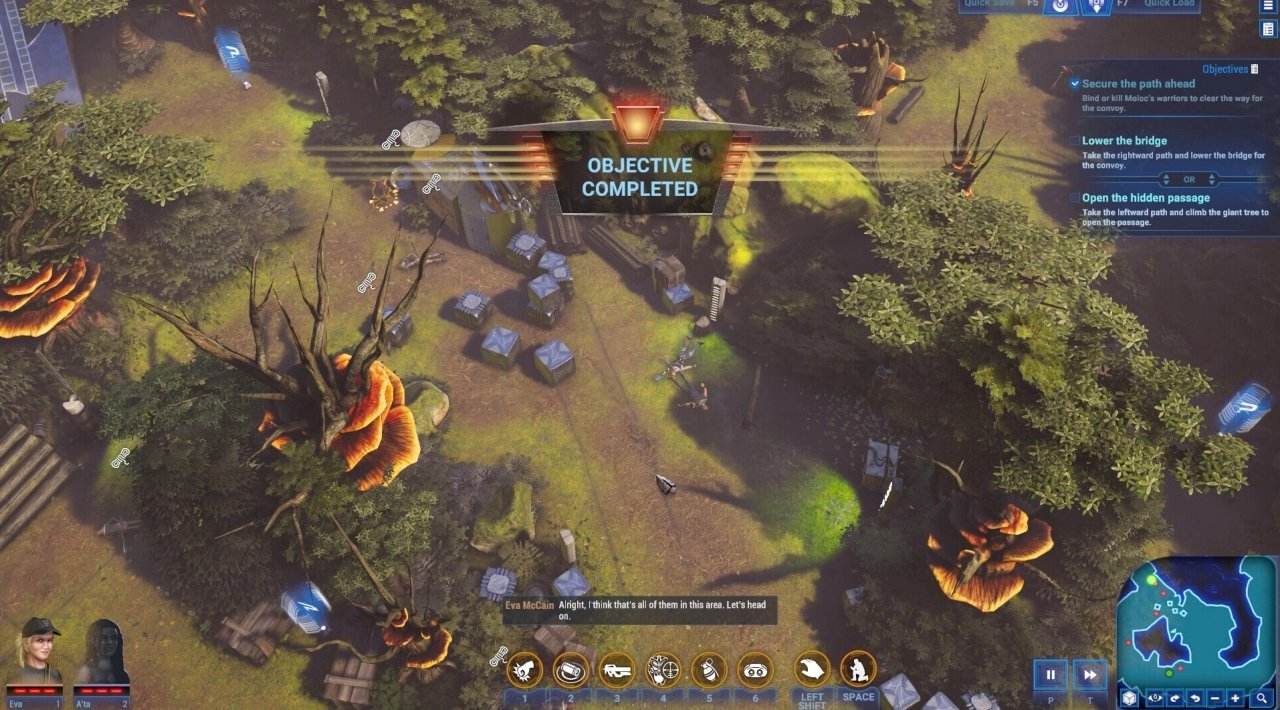This screenshot has width=1280, height=710.
Task: Open the hamburger main menu
Action: tap(1268, 5)
